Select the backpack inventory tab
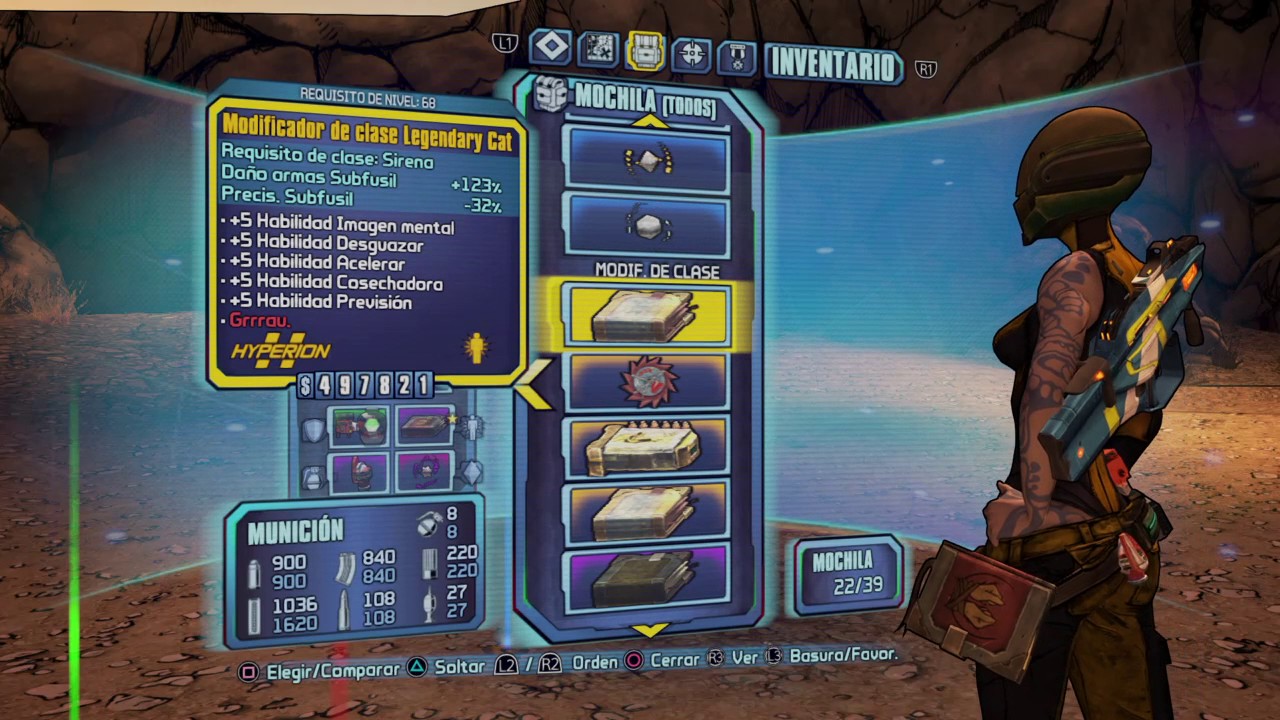1280x720 pixels. click(x=645, y=50)
